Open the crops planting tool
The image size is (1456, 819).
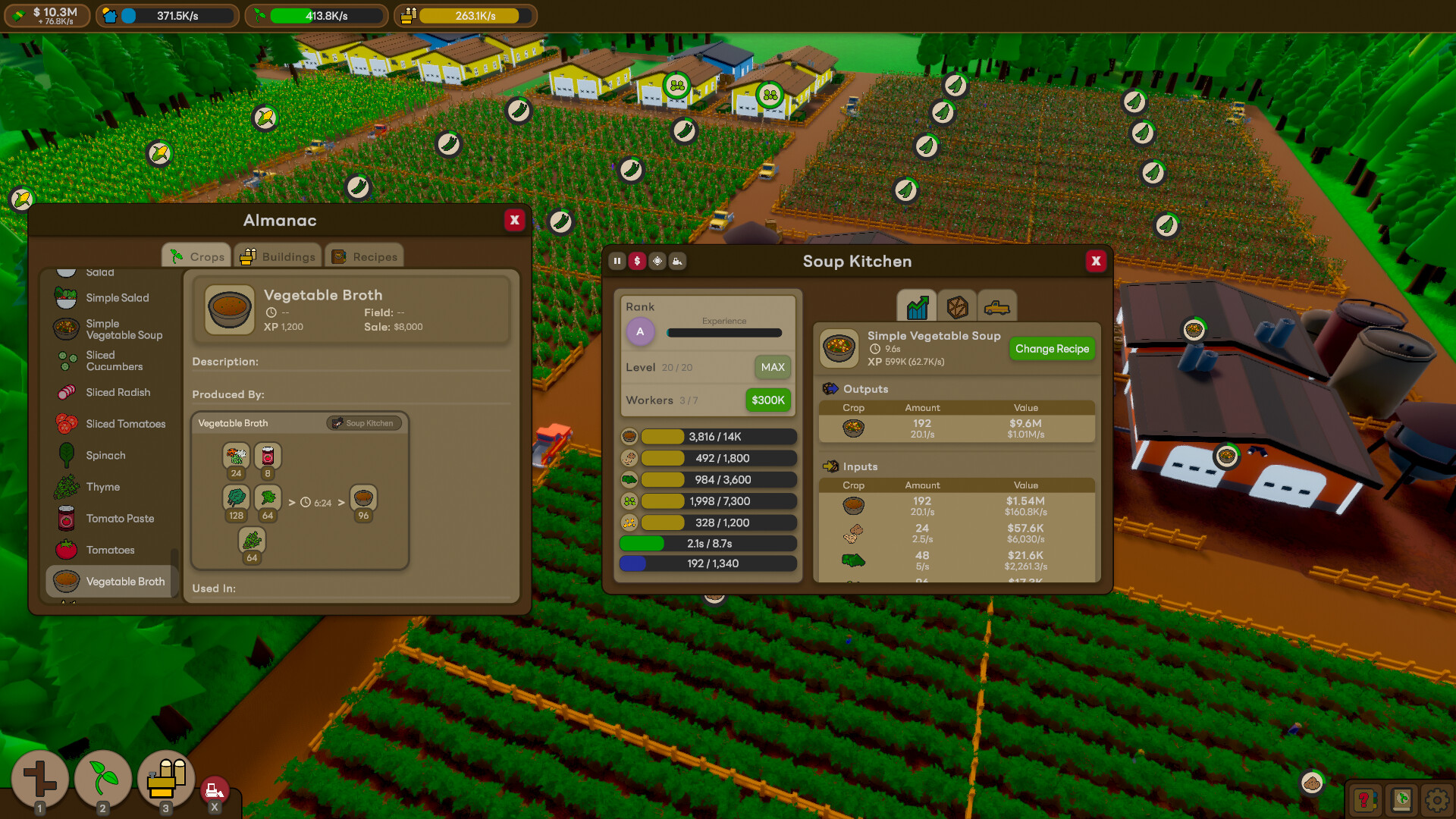click(x=102, y=779)
